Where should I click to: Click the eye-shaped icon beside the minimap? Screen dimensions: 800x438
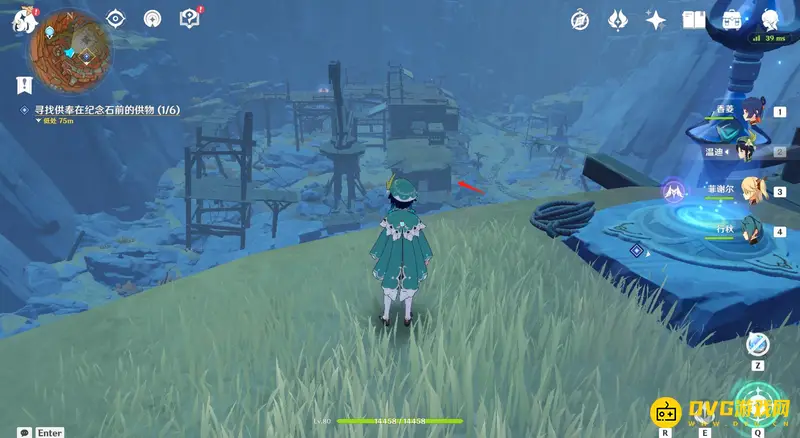click(116, 19)
